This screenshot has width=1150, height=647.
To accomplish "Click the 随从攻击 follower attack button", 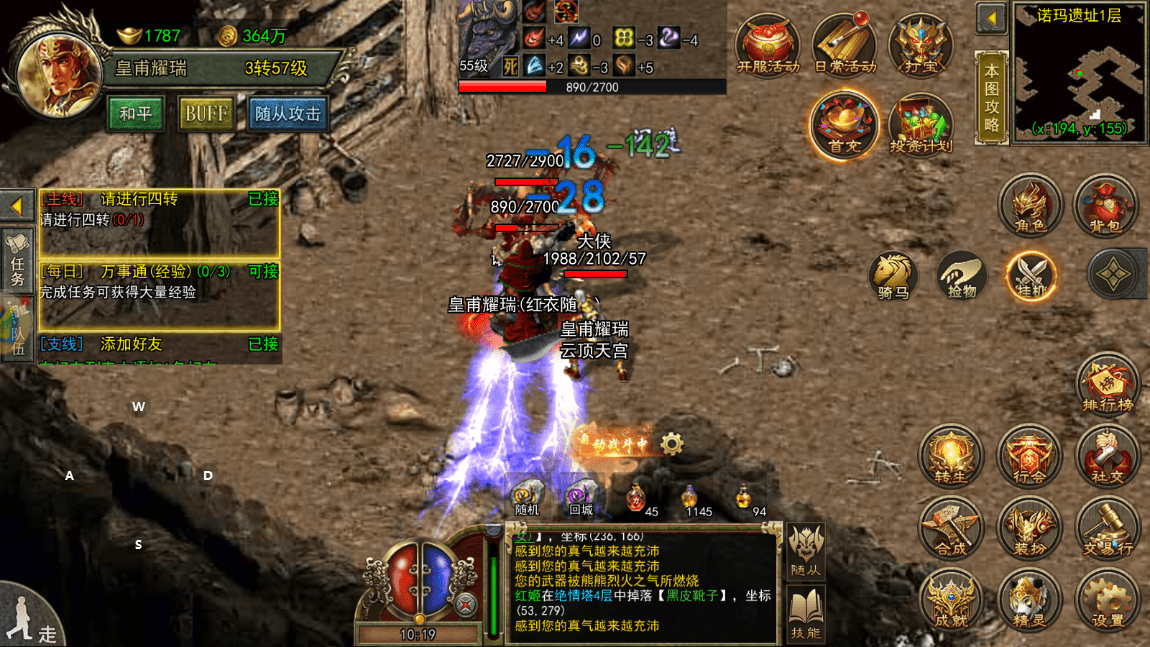I will click(x=287, y=114).
